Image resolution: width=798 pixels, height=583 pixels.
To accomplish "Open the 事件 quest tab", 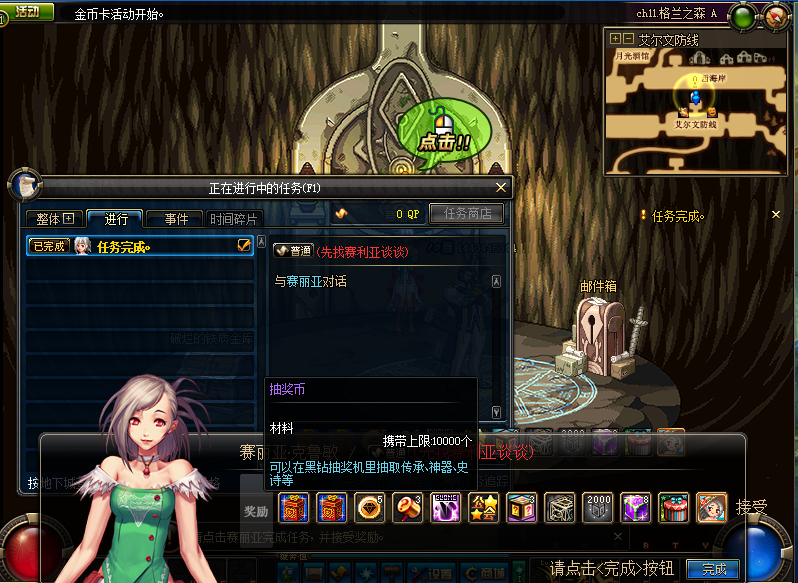I will click(175, 219).
